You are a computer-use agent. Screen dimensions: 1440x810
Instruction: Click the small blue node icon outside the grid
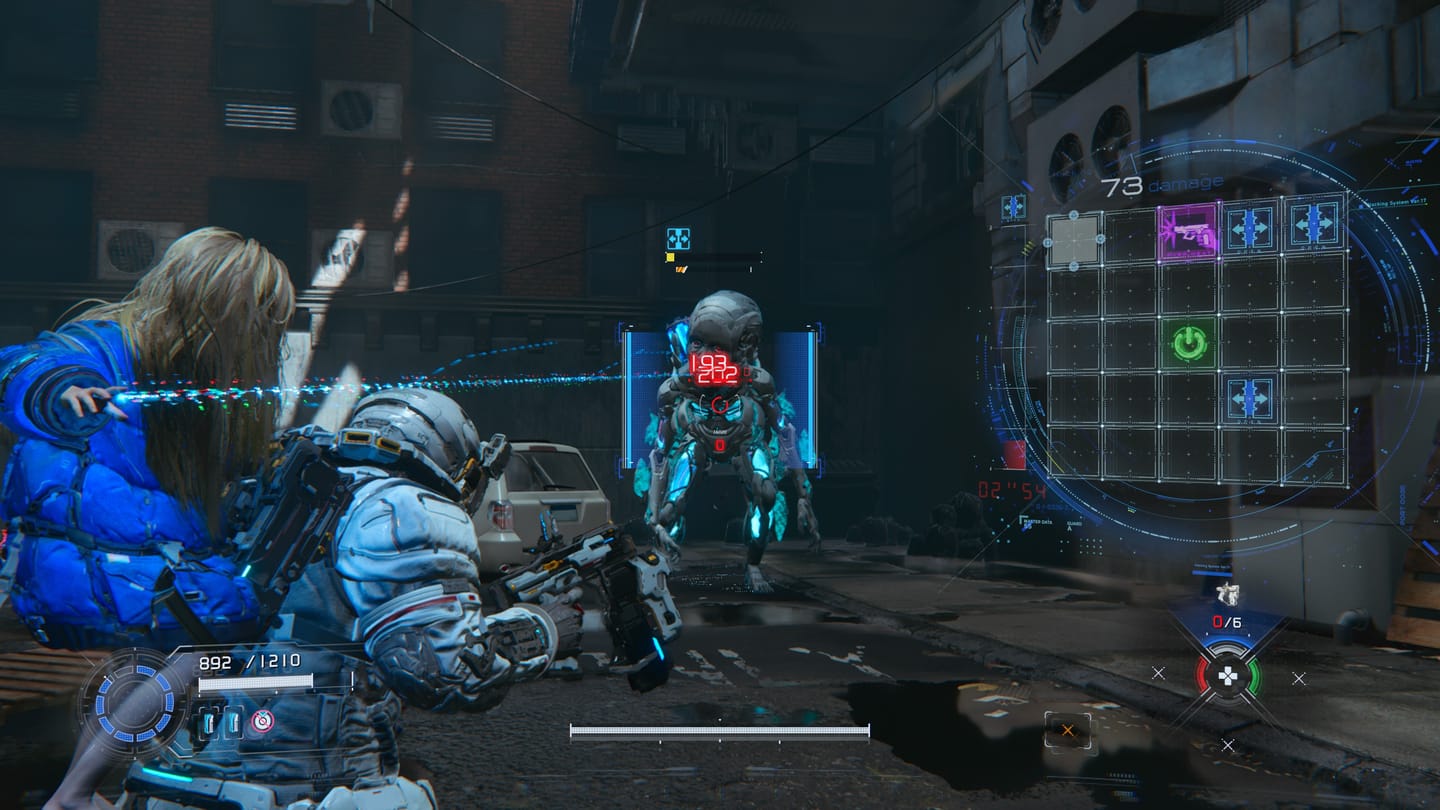pyautogui.click(x=1013, y=207)
